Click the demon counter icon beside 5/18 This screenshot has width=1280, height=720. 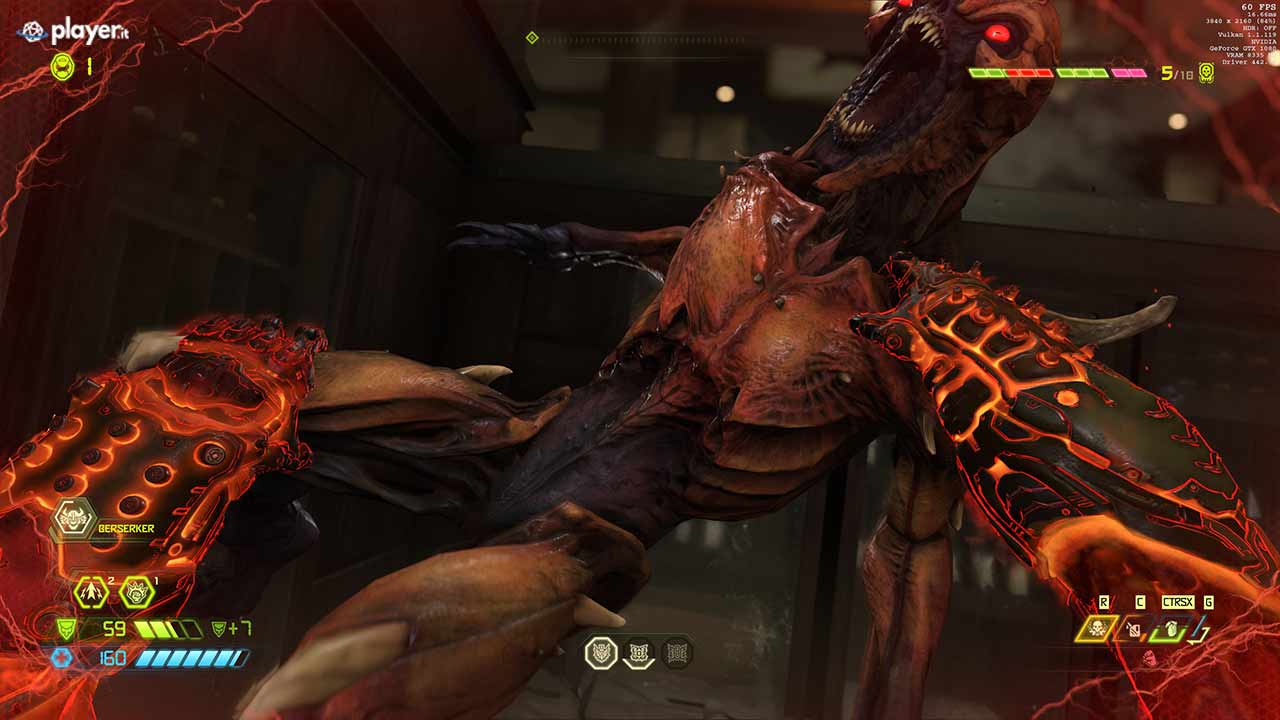pos(1207,73)
